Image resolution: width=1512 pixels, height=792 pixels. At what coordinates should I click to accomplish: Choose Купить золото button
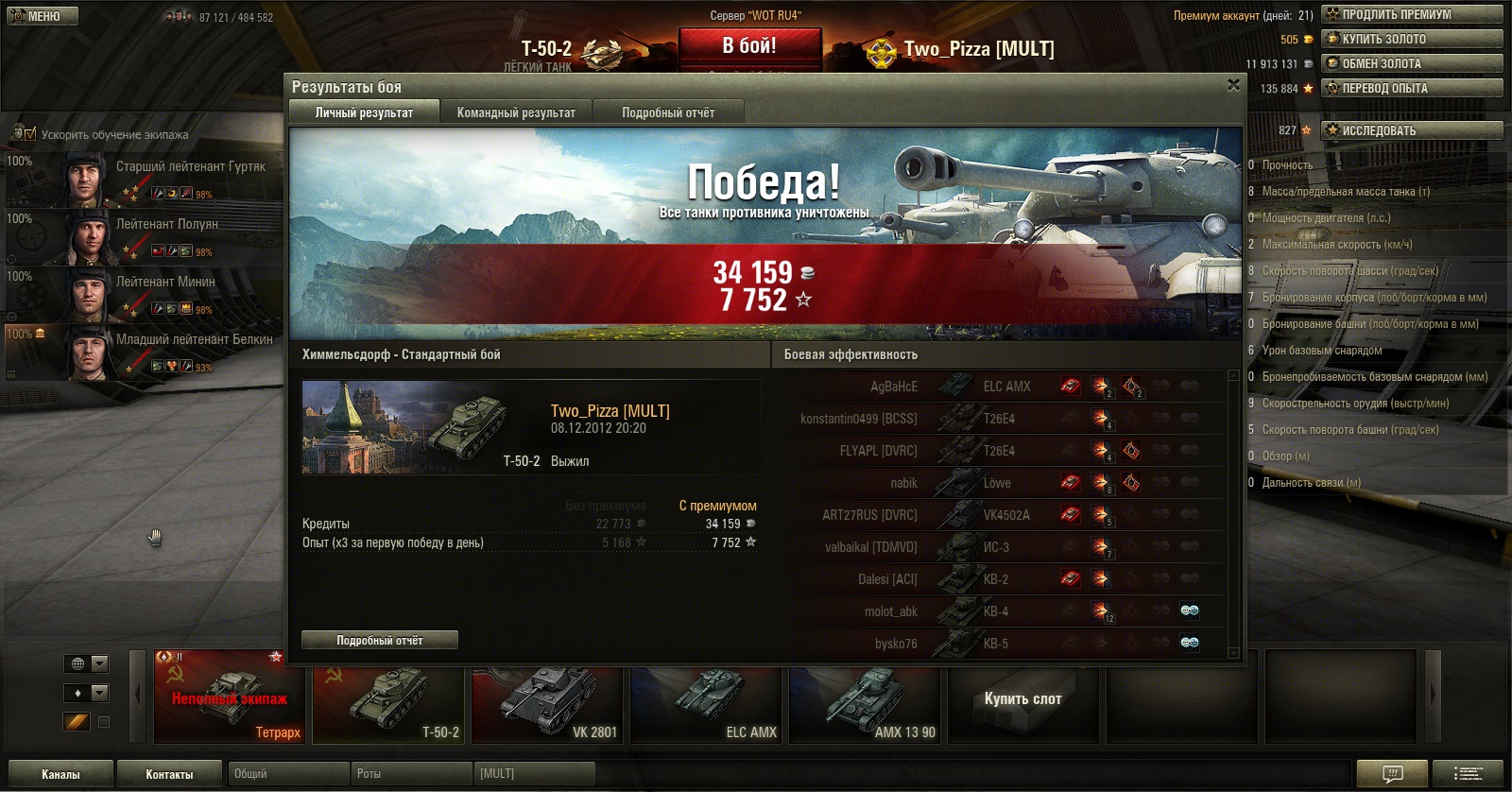coord(1412,39)
